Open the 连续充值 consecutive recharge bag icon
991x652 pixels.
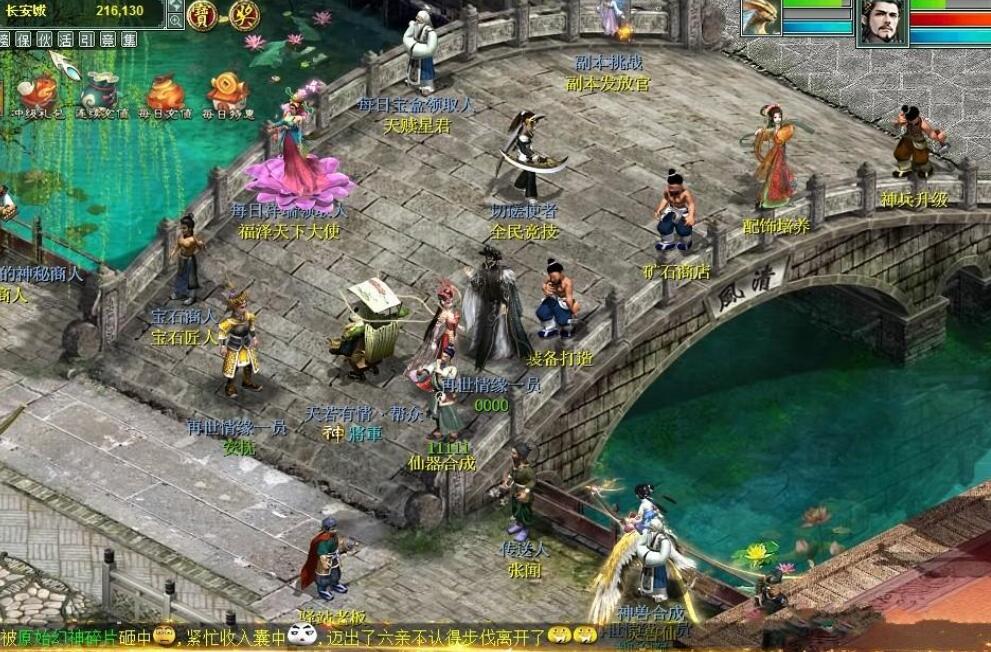point(101,94)
